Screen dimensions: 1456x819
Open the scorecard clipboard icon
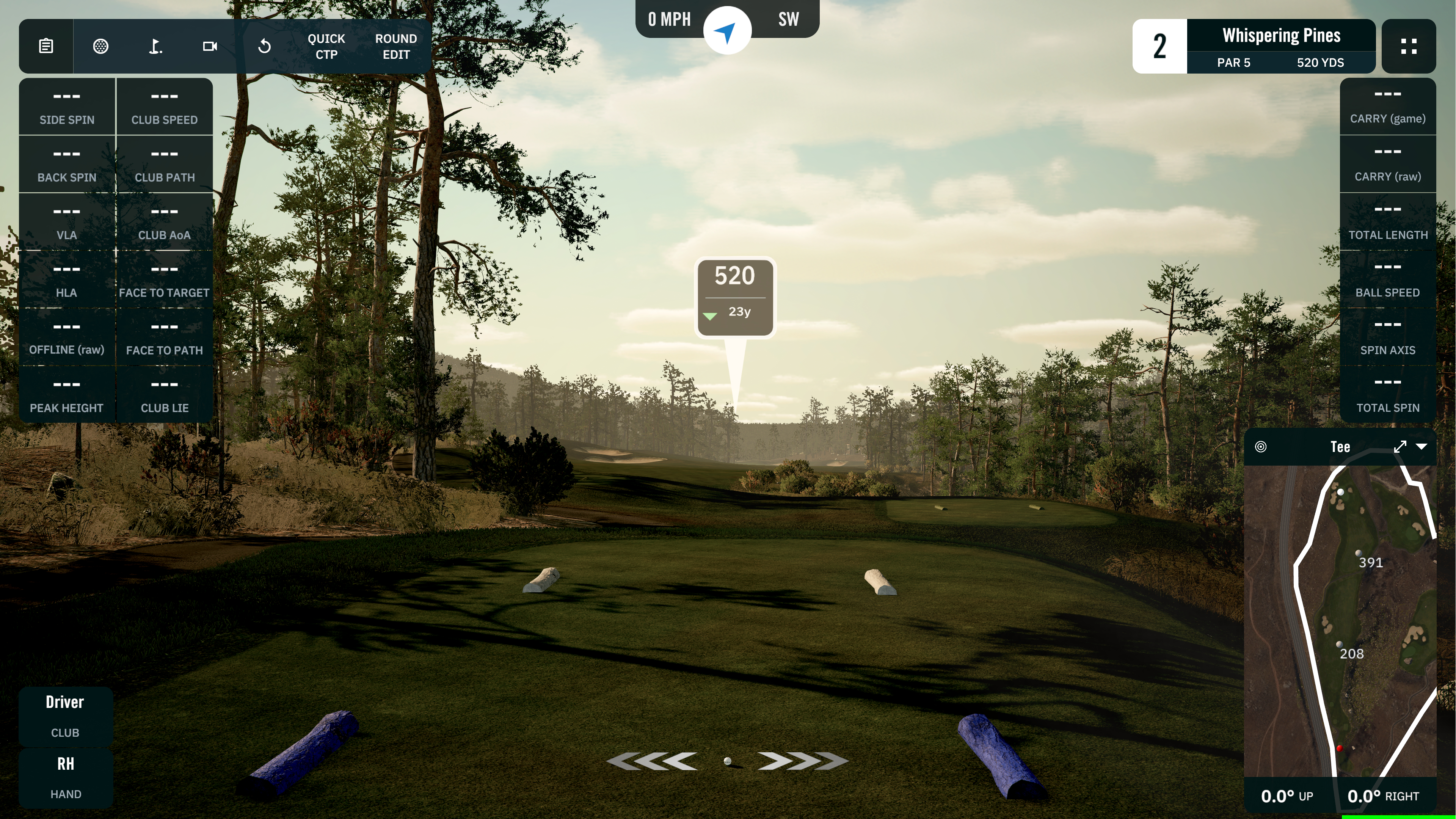pos(46,46)
